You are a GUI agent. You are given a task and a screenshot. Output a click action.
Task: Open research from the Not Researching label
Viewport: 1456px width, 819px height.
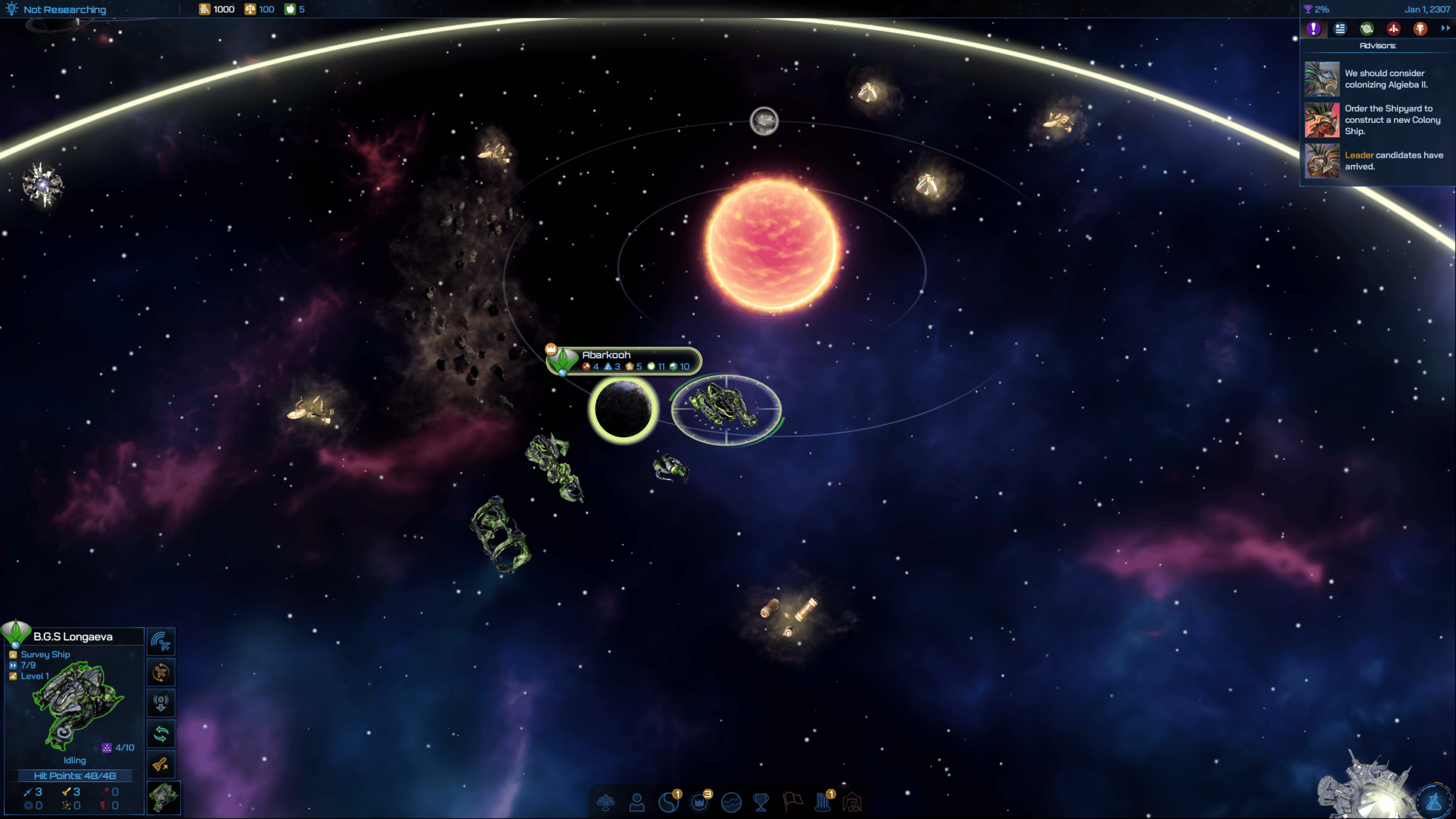click(x=64, y=10)
